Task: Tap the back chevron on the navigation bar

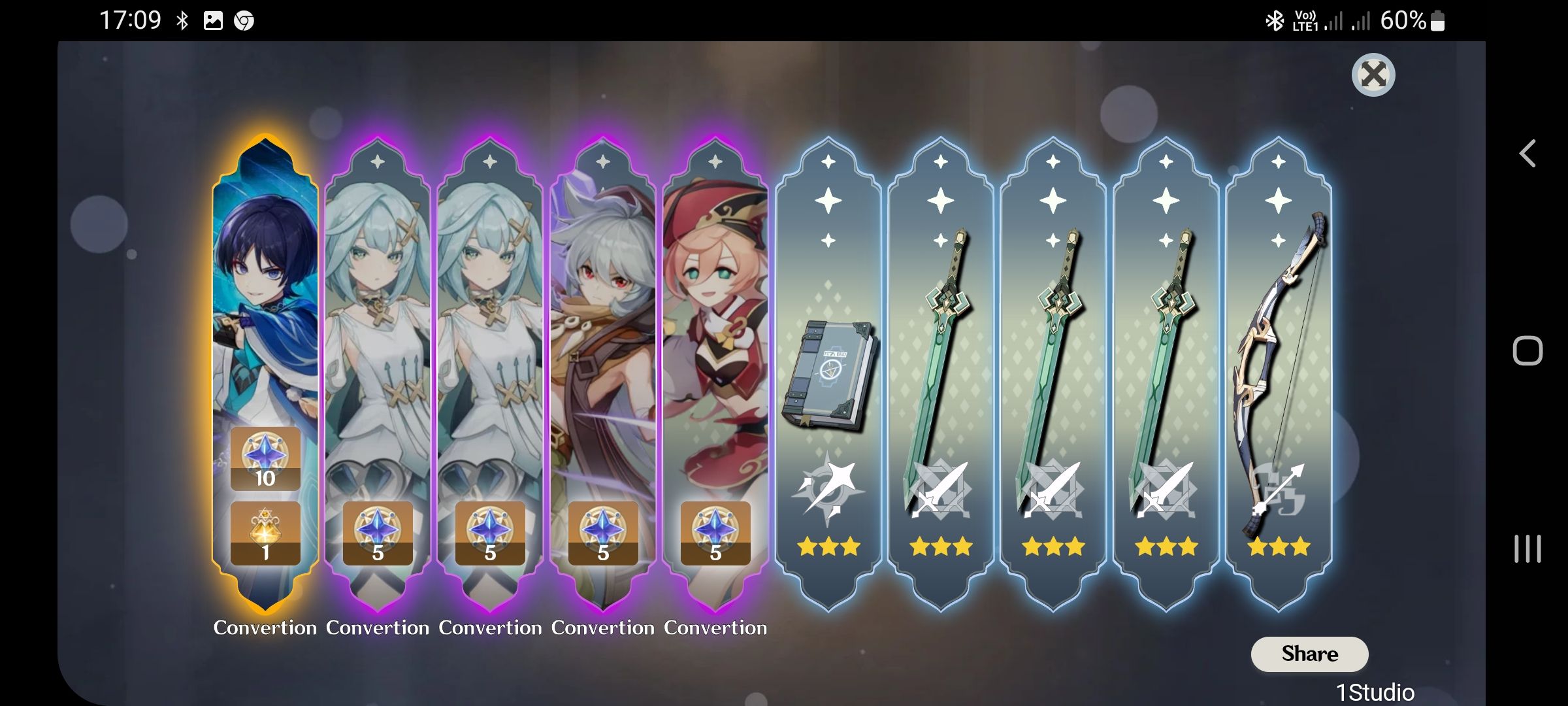Action: [x=1527, y=154]
